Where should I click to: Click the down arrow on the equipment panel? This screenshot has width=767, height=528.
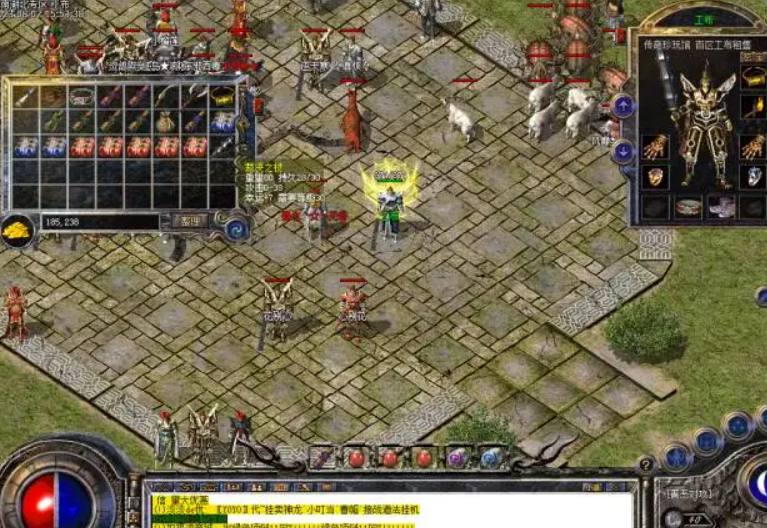tap(624, 152)
